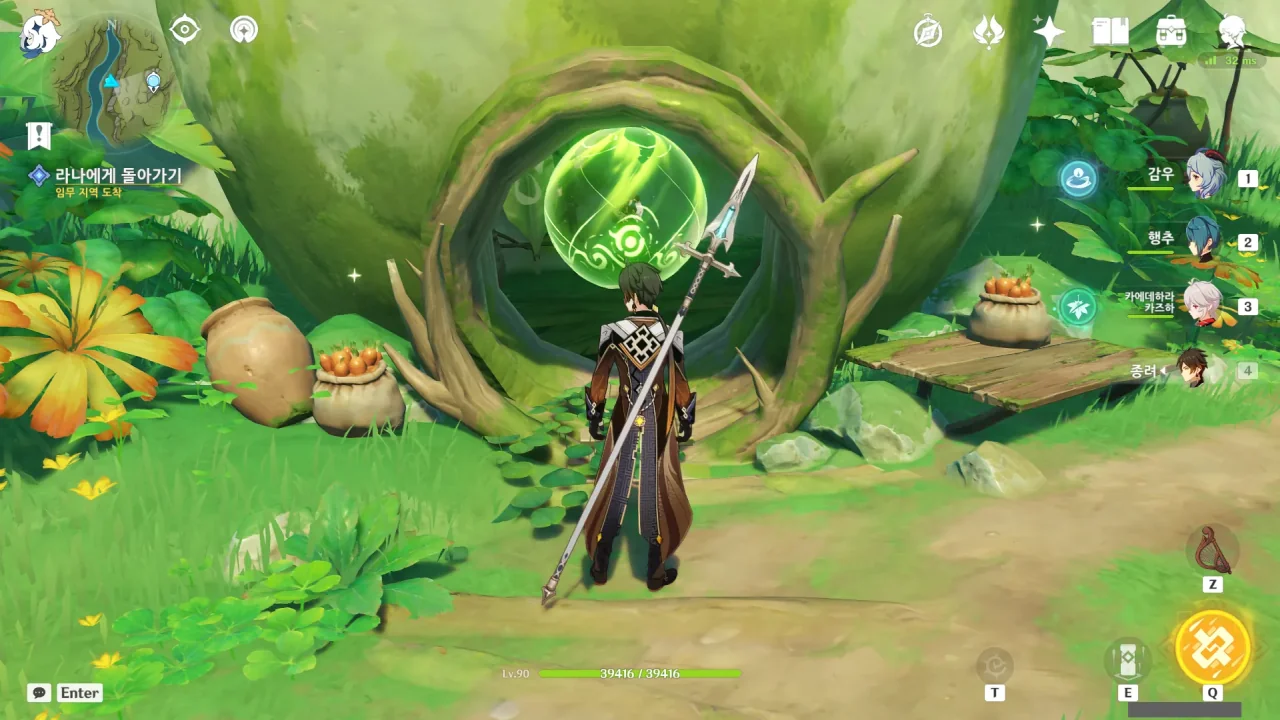Open the character profile head icon
The height and width of the screenshot is (720, 1280).
(1232, 32)
